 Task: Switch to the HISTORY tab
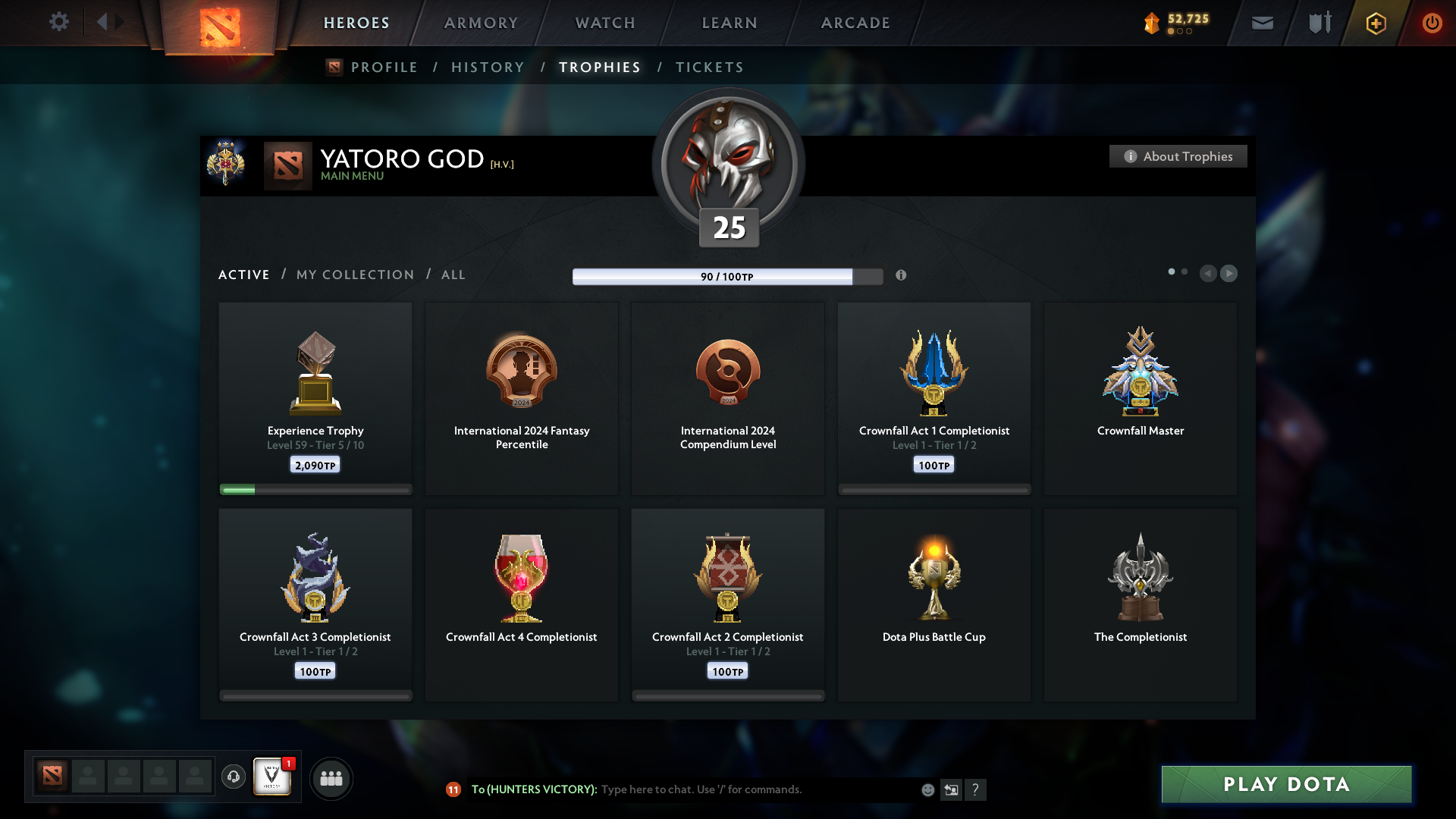coord(488,67)
